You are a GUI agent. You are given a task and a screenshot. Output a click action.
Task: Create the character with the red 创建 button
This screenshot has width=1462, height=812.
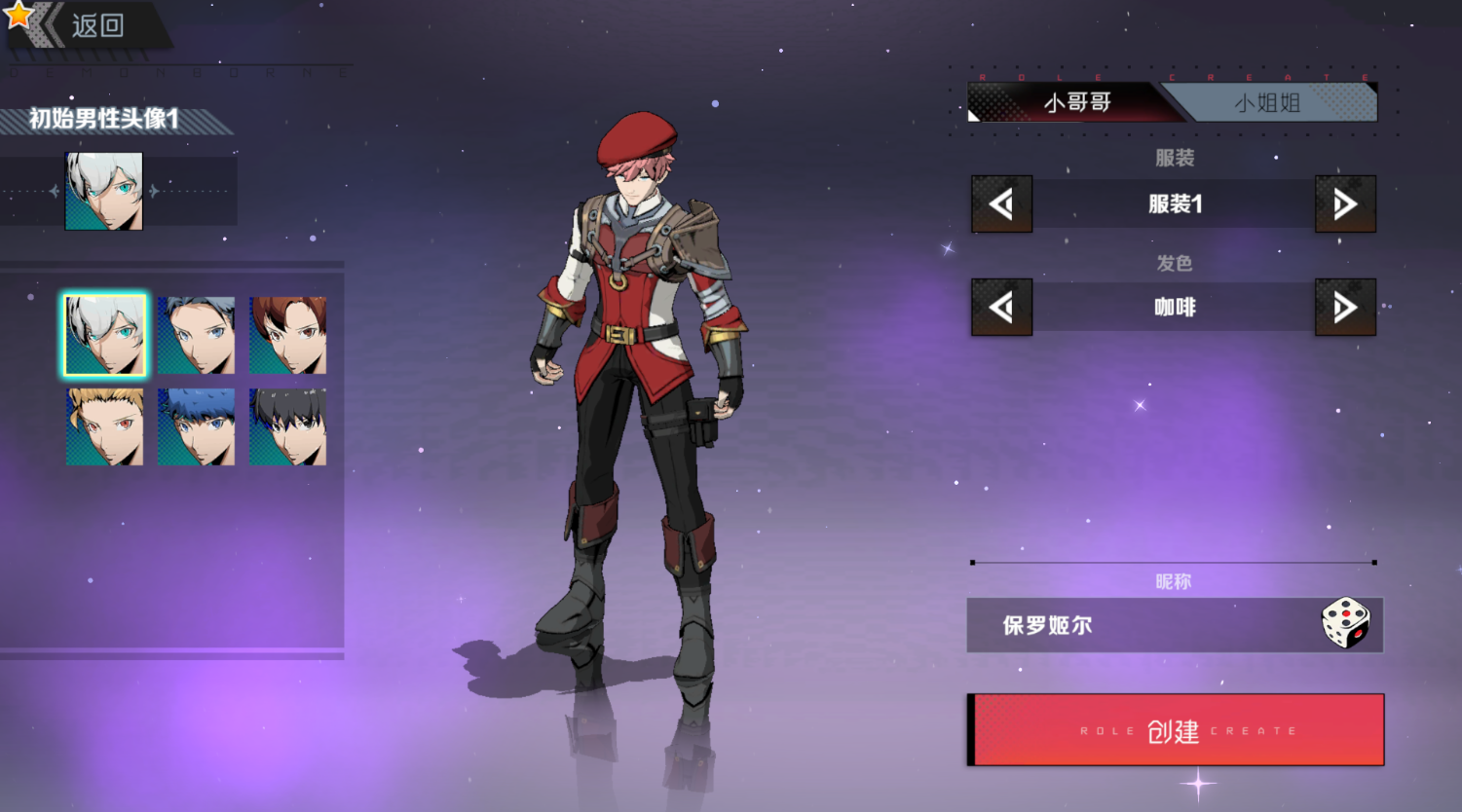coord(1175,730)
